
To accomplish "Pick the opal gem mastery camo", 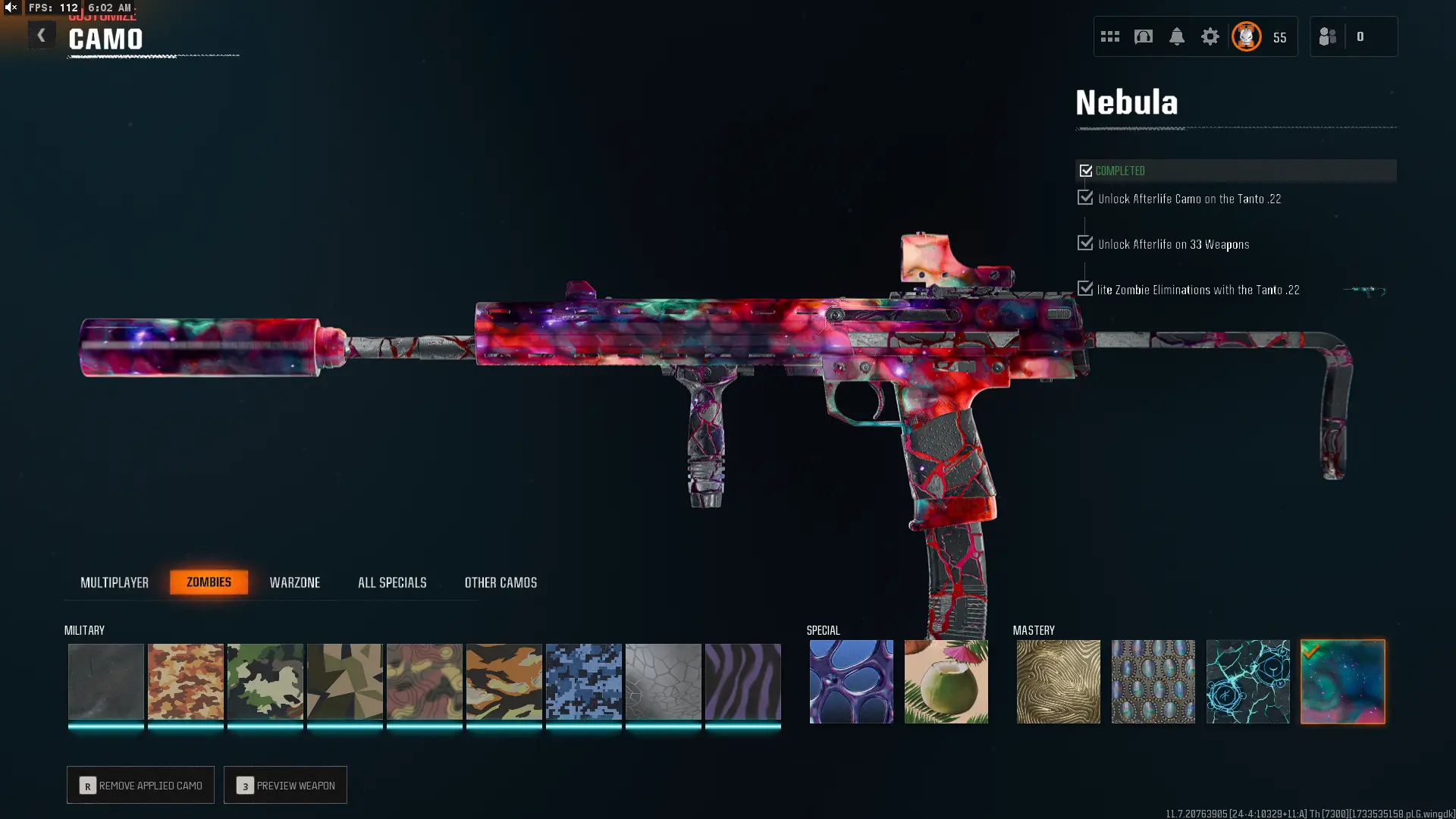I will point(1153,681).
